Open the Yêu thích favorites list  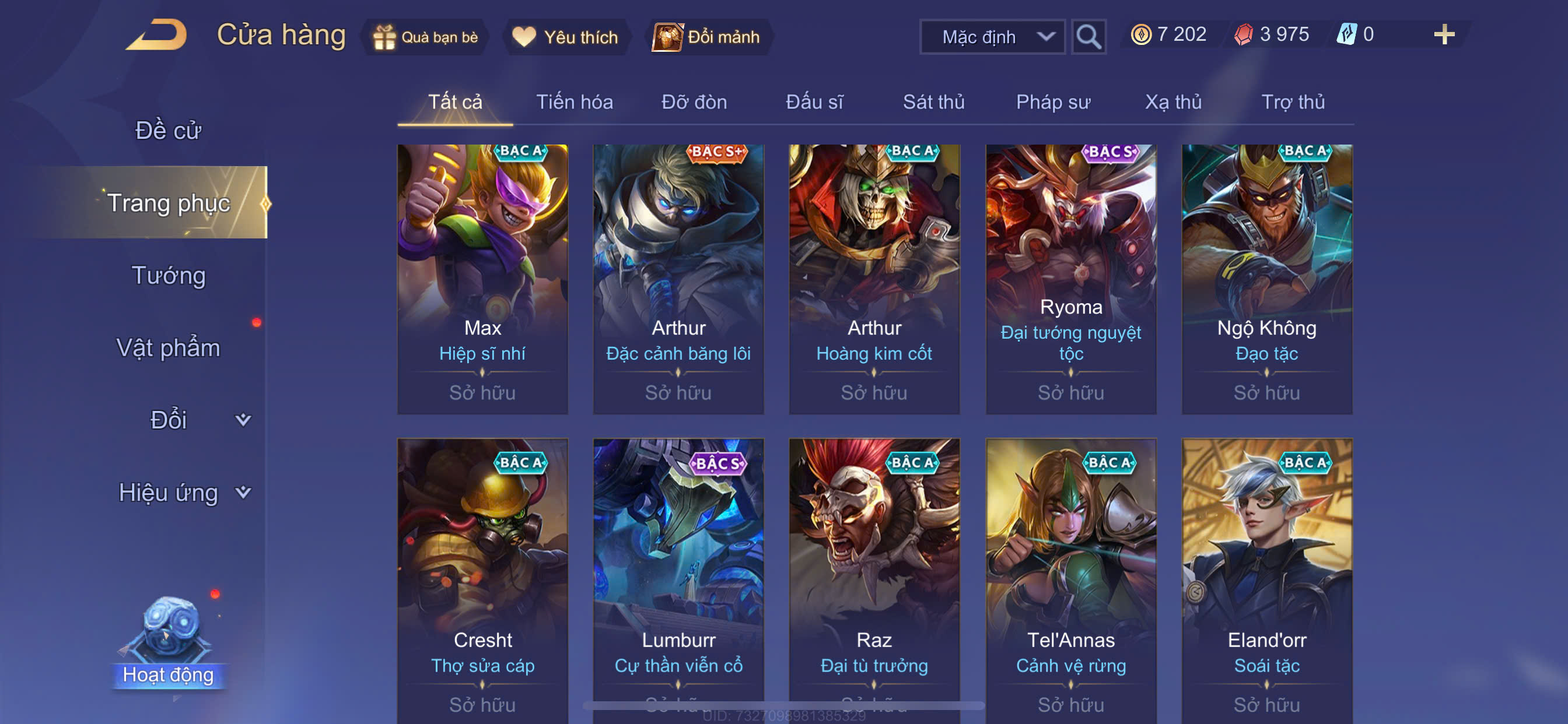coord(566,37)
